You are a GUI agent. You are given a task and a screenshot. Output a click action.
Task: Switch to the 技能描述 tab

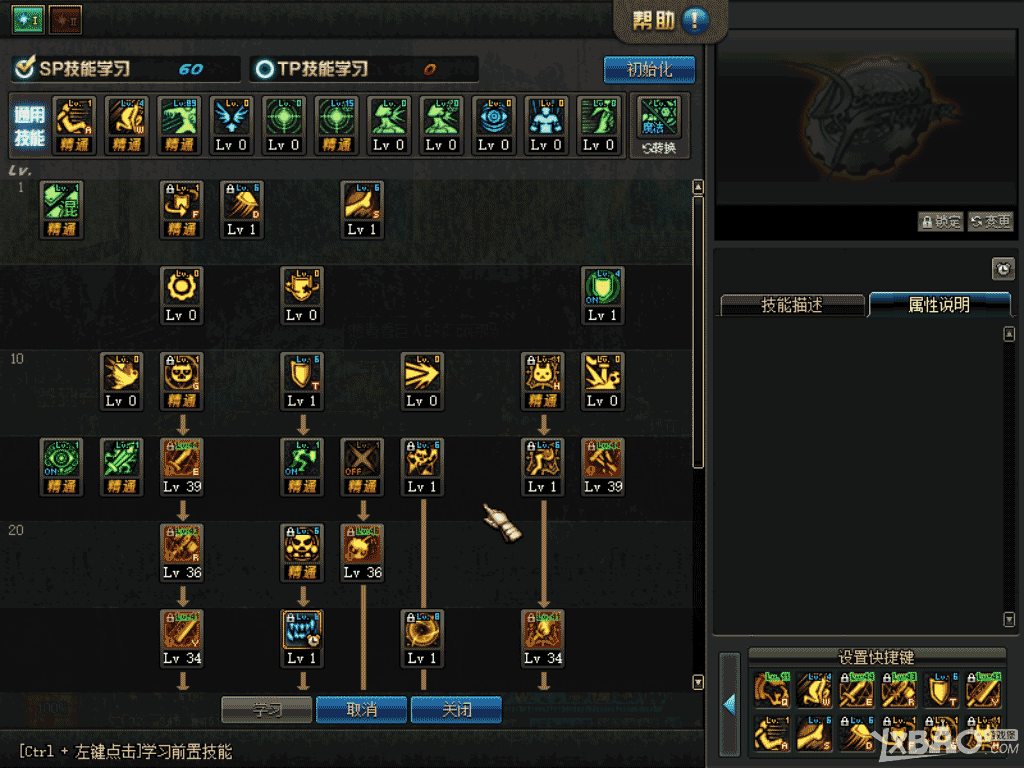(x=791, y=305)
